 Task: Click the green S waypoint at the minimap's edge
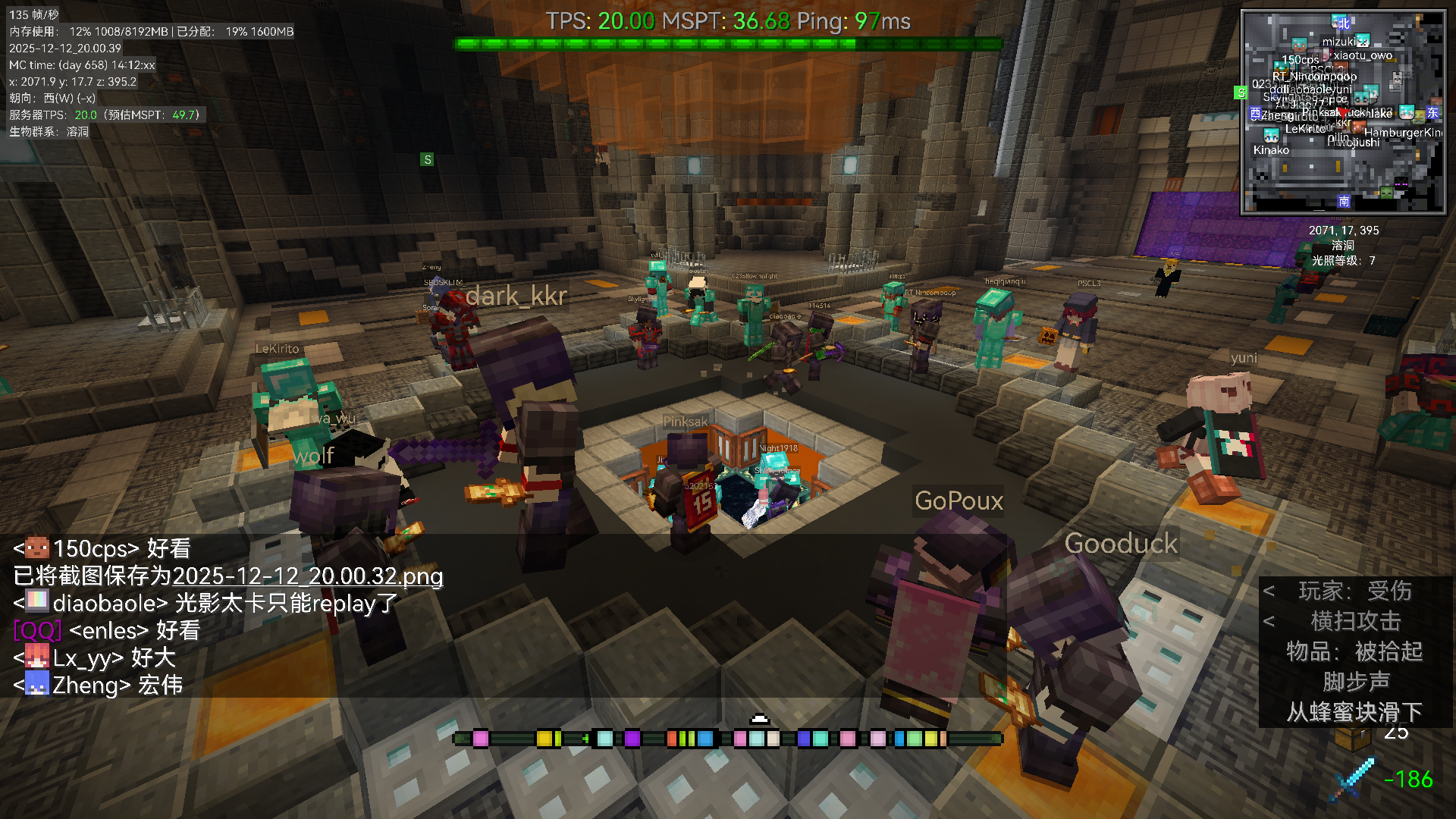pos(1241,93)
